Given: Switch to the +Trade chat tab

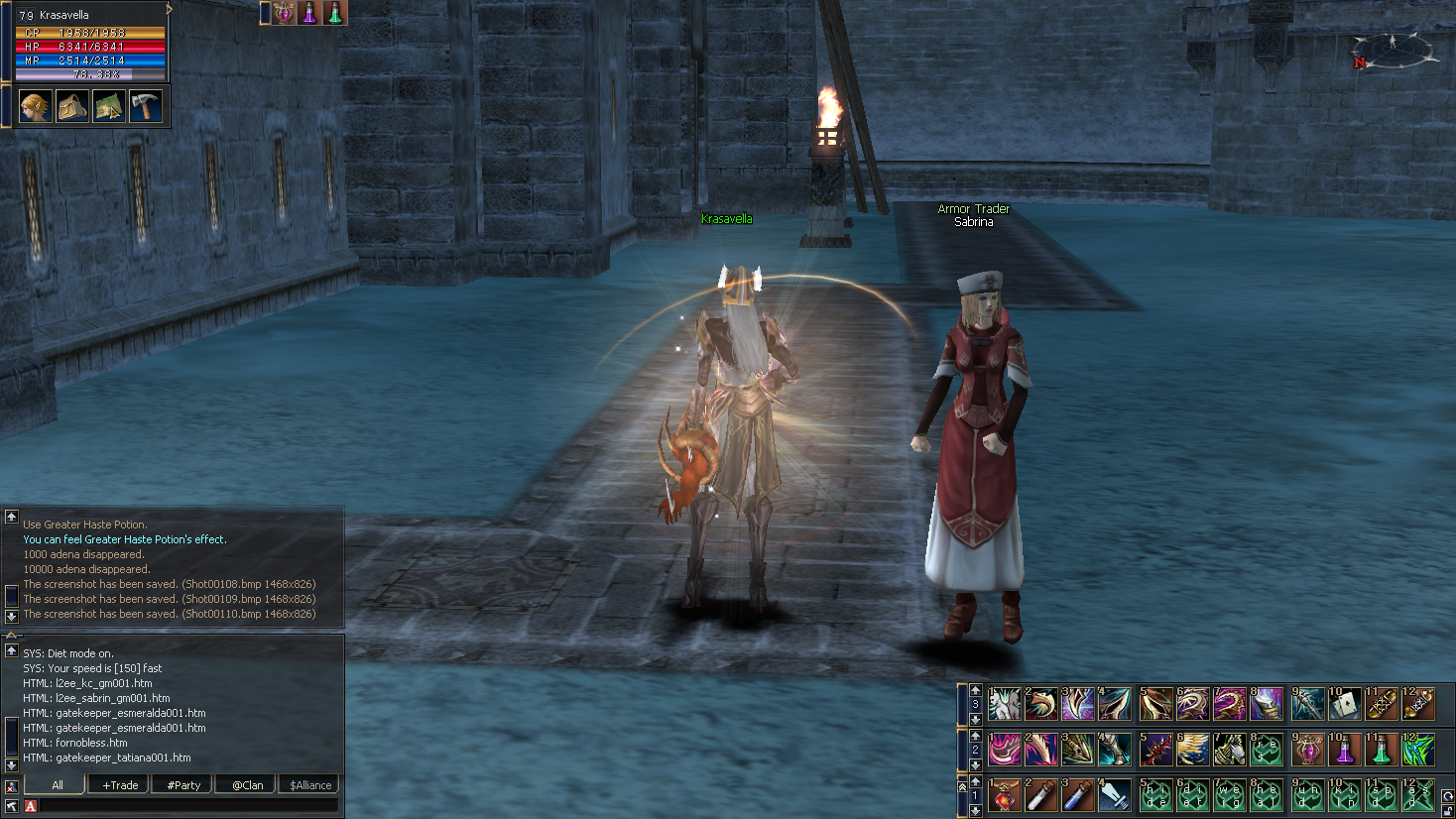Looking at the screenshot, I should coord(120,785).
